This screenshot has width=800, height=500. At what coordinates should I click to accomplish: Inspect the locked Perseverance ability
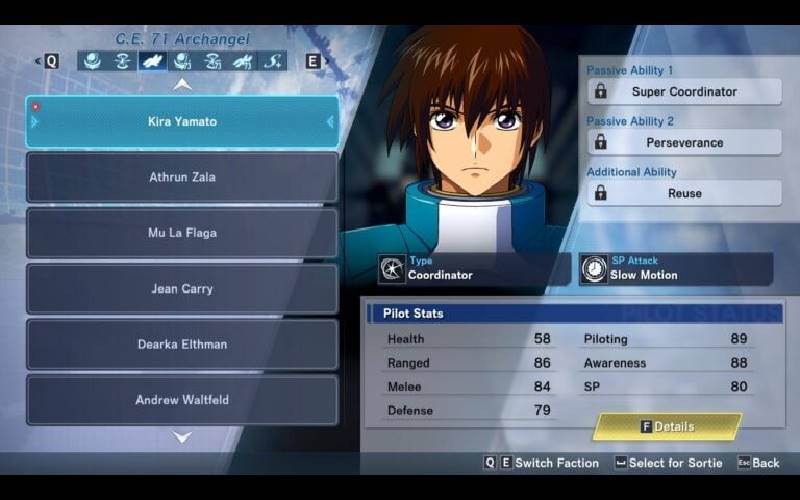(x=684, y=143)
